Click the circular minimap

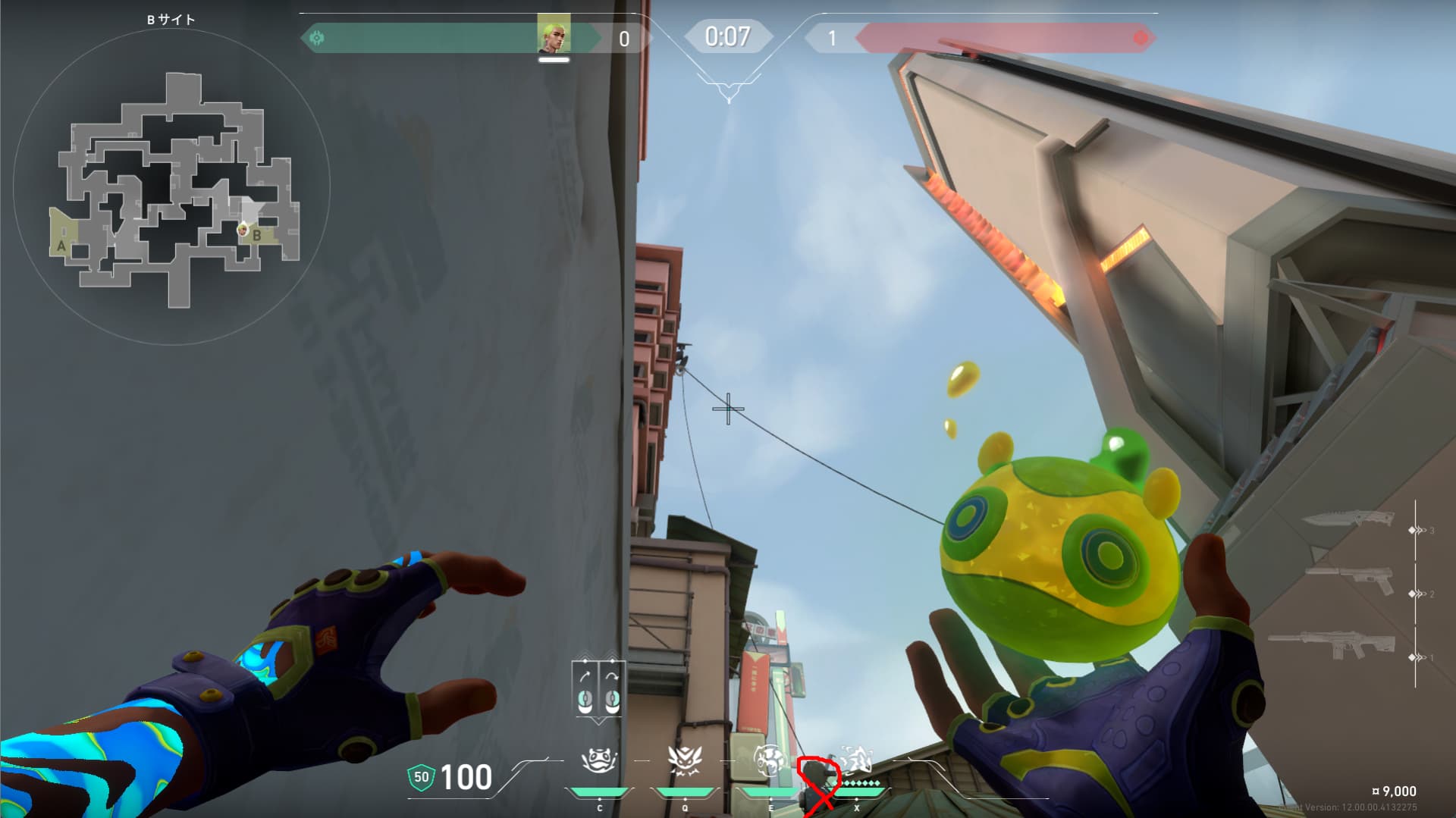pos(171,187)
